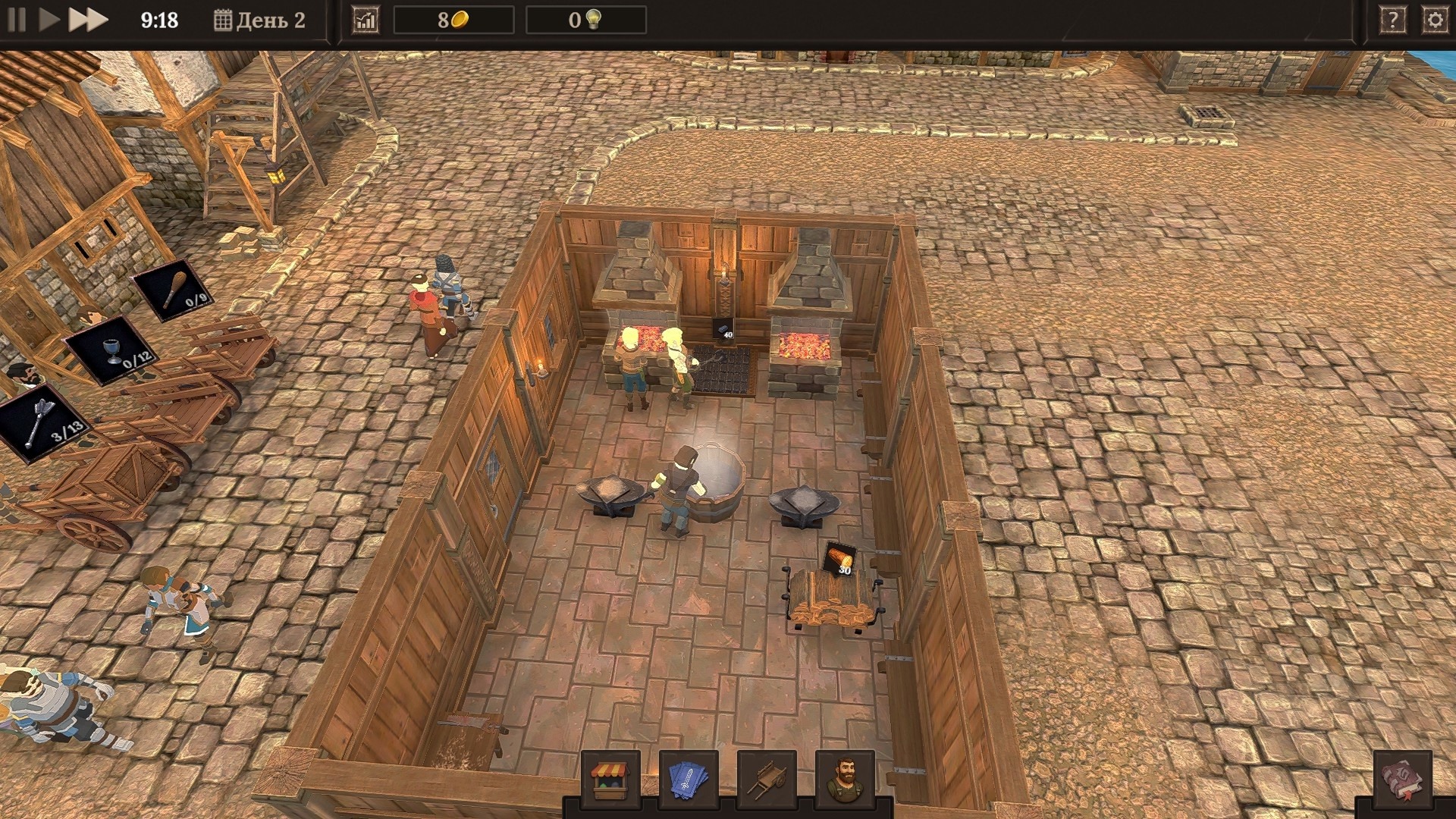Open the statistics chart panel
The image size is (1456, 819).
(x=366, y=20)
